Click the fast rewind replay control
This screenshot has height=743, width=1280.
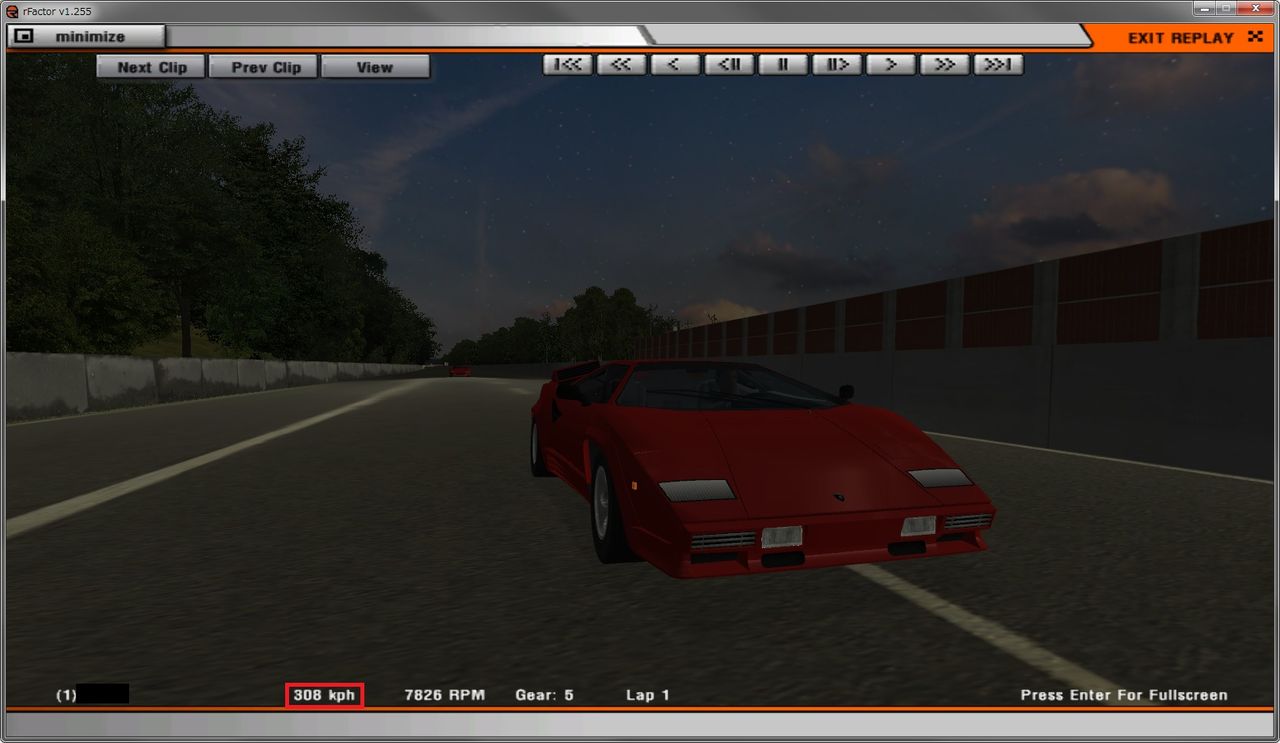[621, 64]
